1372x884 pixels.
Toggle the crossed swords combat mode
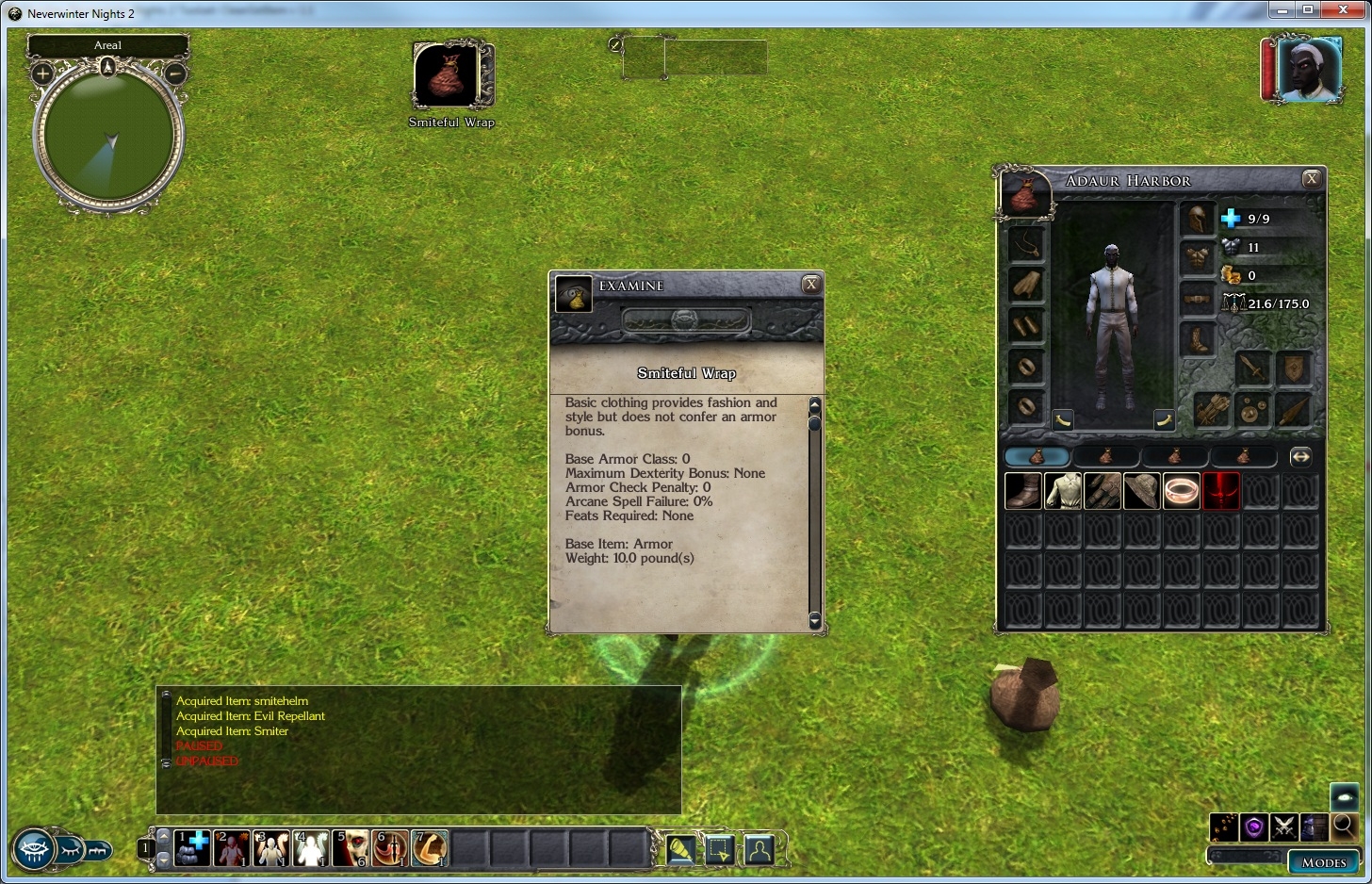(1283, 827)
